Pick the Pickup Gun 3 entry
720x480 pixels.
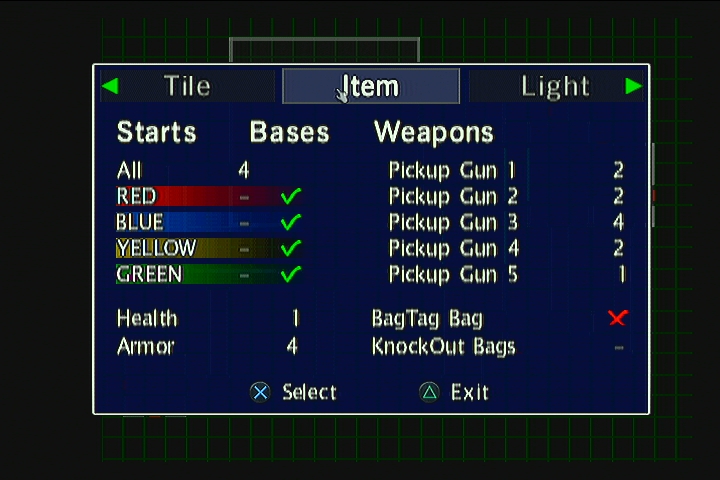pos(452,222)
